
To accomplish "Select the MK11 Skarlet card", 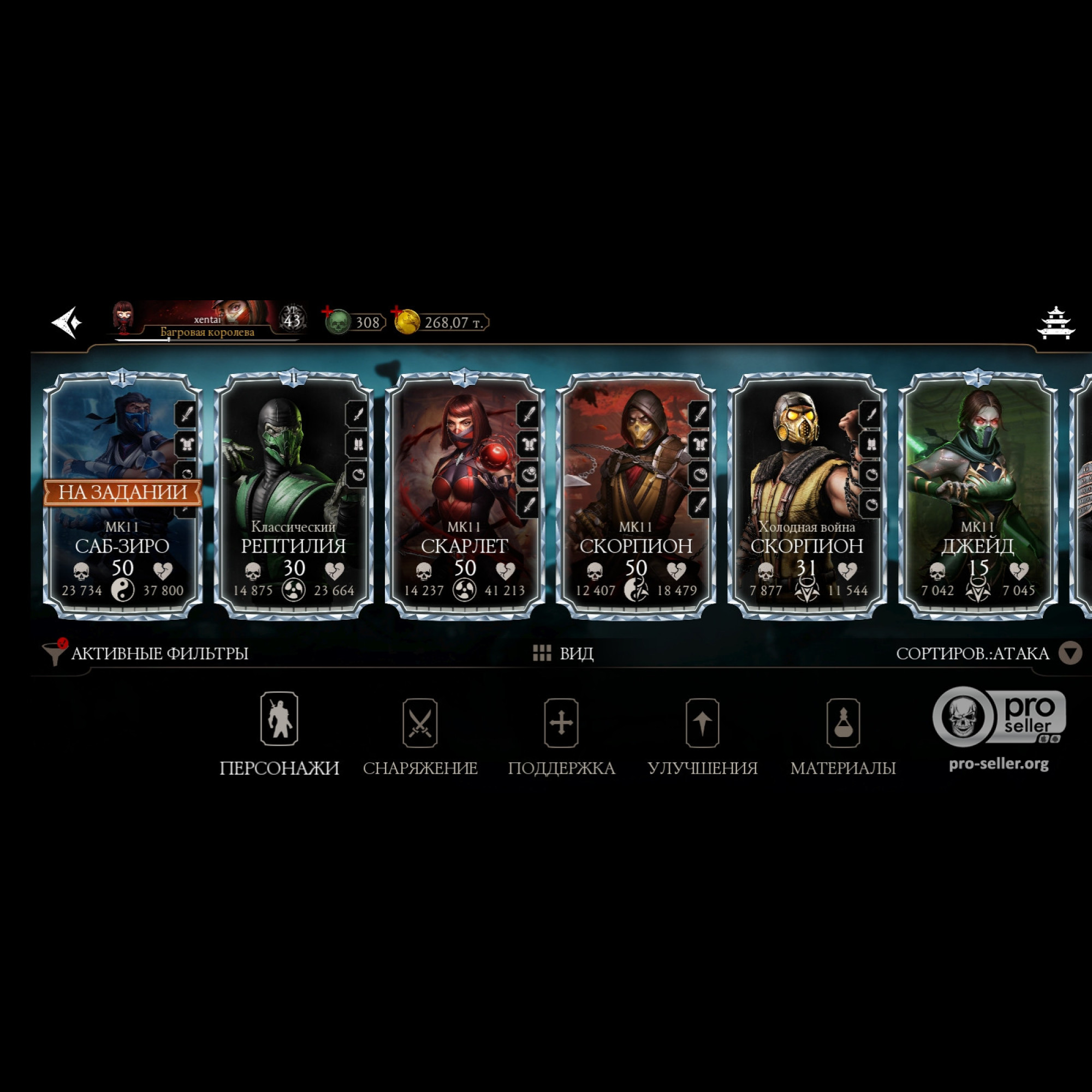I will [465, 495].
